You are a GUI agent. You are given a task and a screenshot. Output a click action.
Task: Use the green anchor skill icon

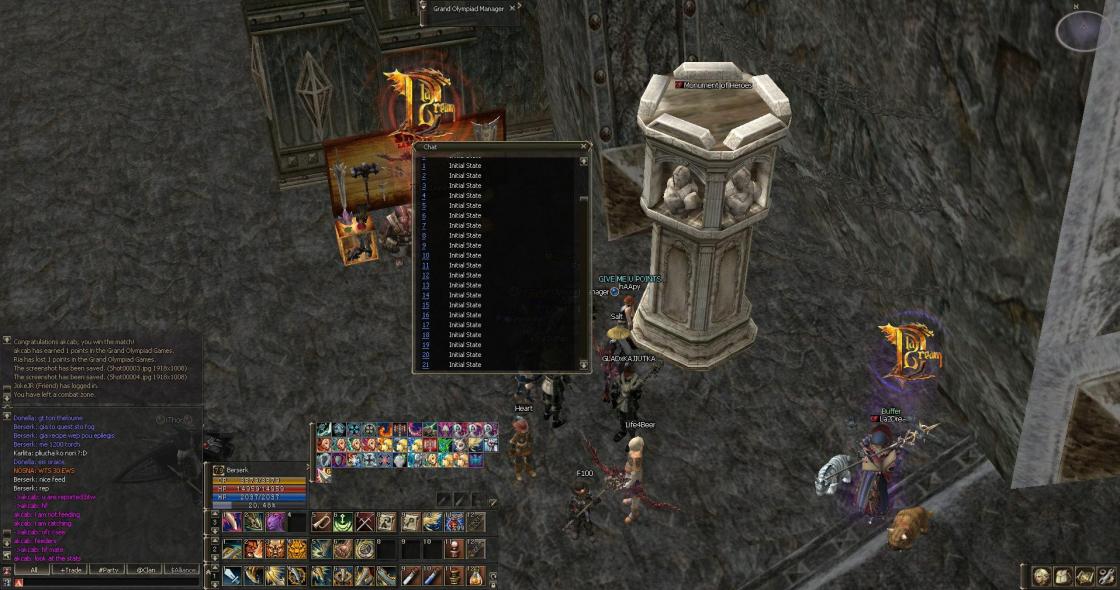tap(343, 522)
